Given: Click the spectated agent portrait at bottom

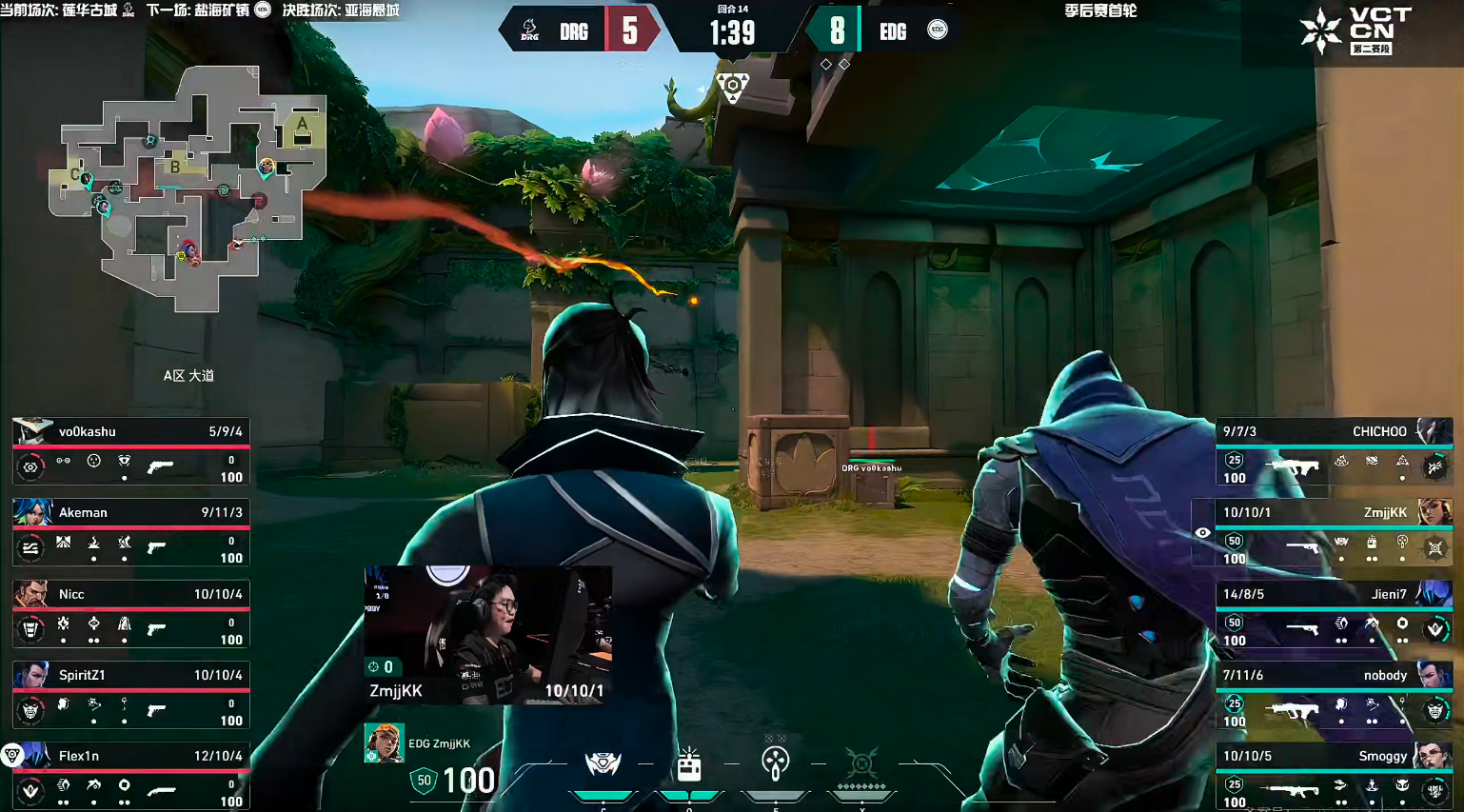Looking at the screenshot, I should tap(384, 743).
